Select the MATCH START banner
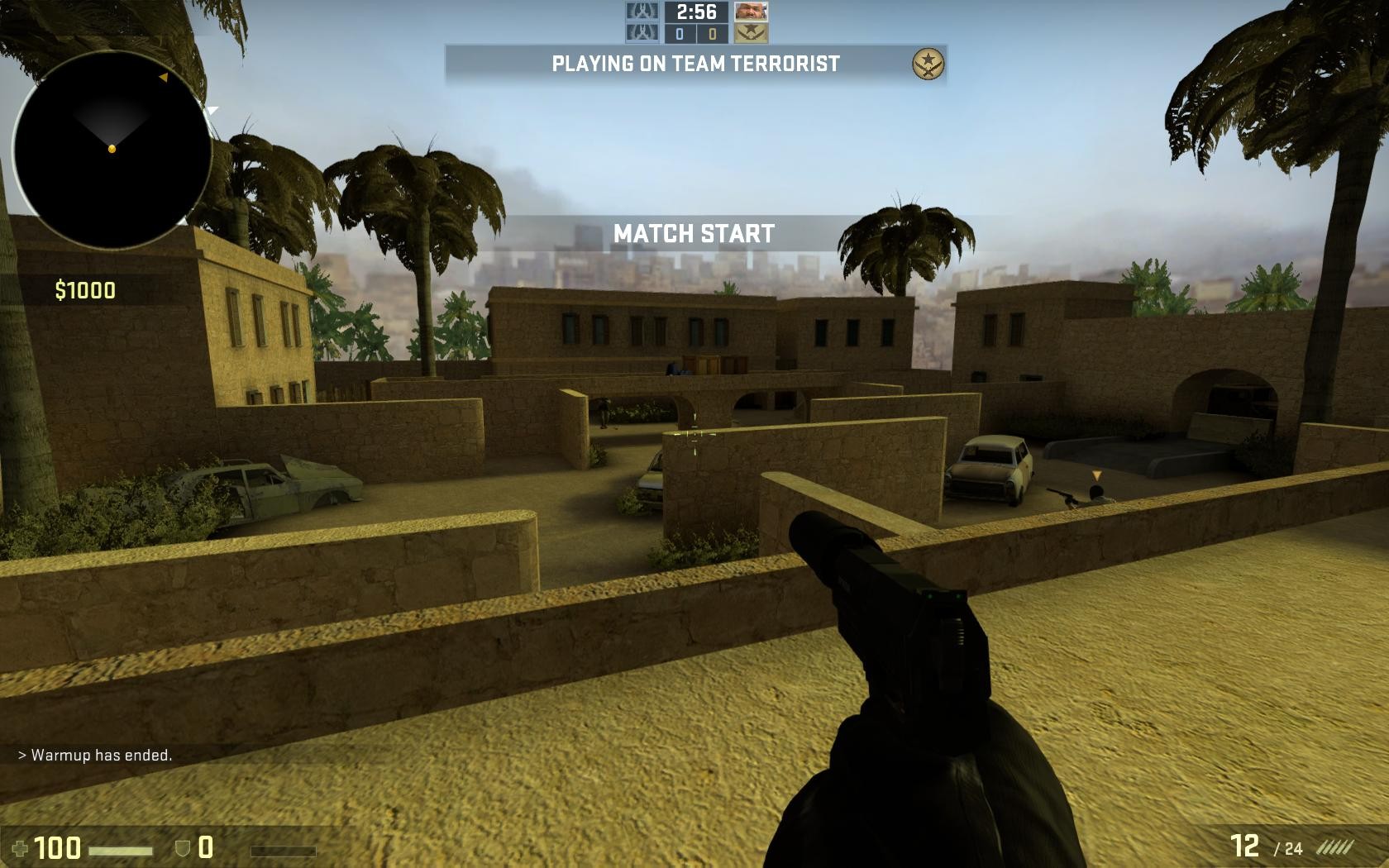This screenshot has width=1389, height=868. pos(694,232)
